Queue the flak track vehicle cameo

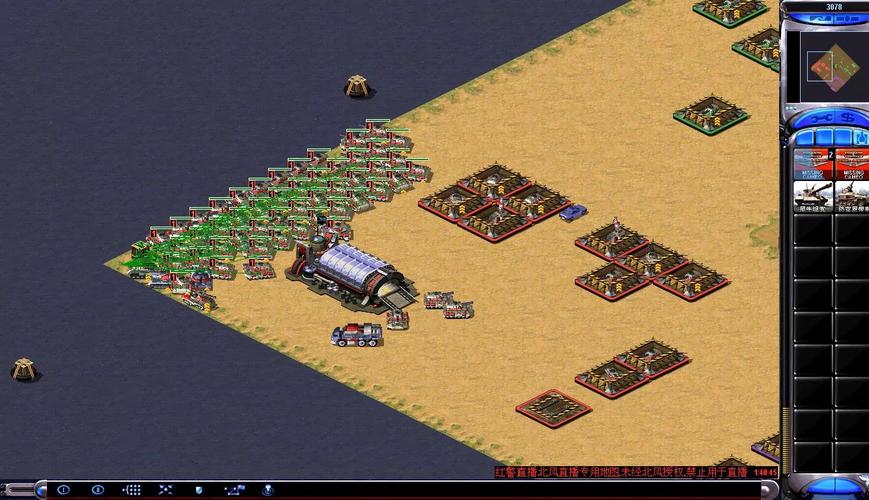click(851, 196)
